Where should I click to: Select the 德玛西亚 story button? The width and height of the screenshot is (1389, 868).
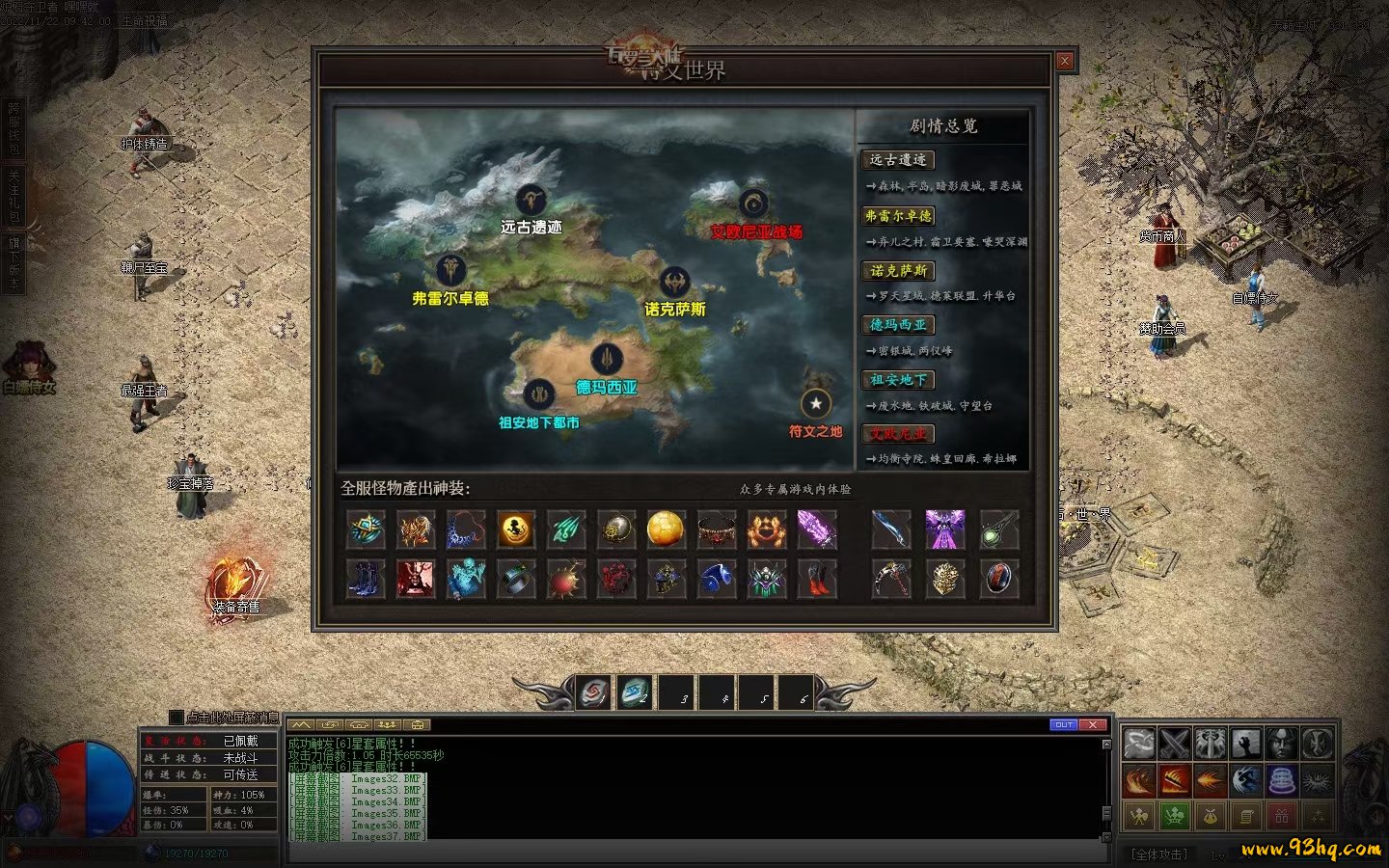tap(897, 325)
